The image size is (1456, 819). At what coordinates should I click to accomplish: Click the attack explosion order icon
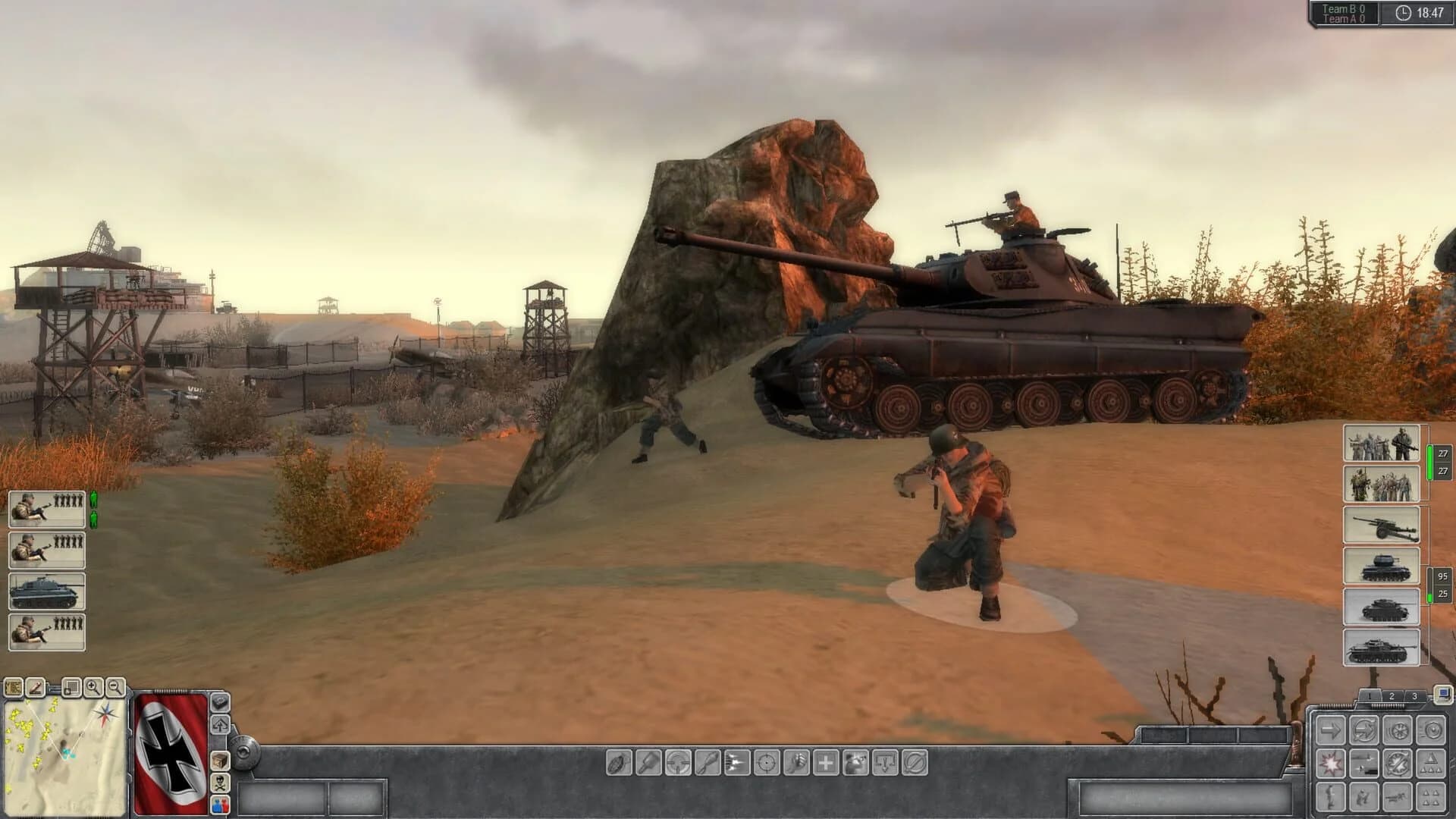[x=1331, y=764]
